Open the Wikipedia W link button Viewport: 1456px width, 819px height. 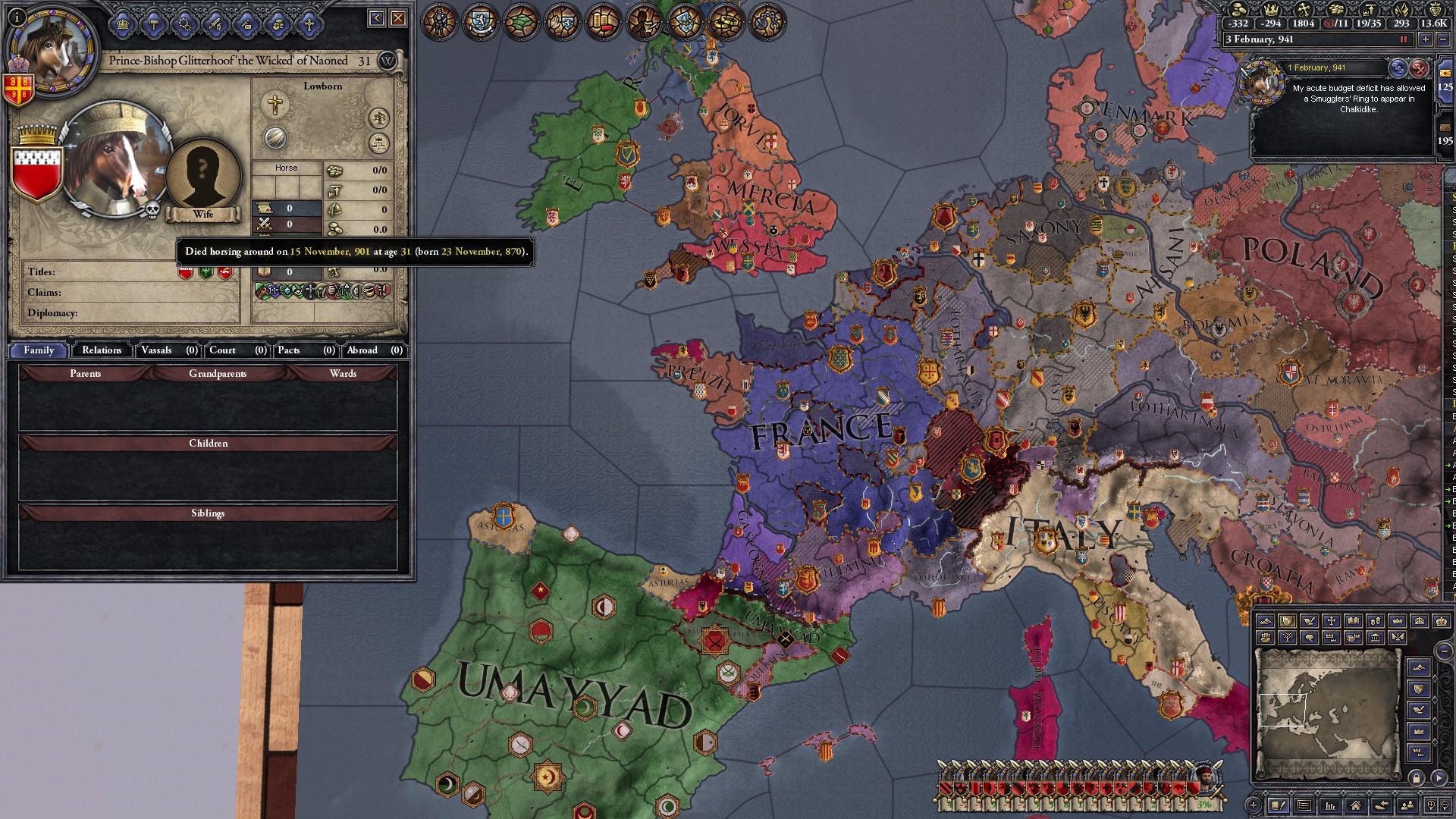coord(387,61)
